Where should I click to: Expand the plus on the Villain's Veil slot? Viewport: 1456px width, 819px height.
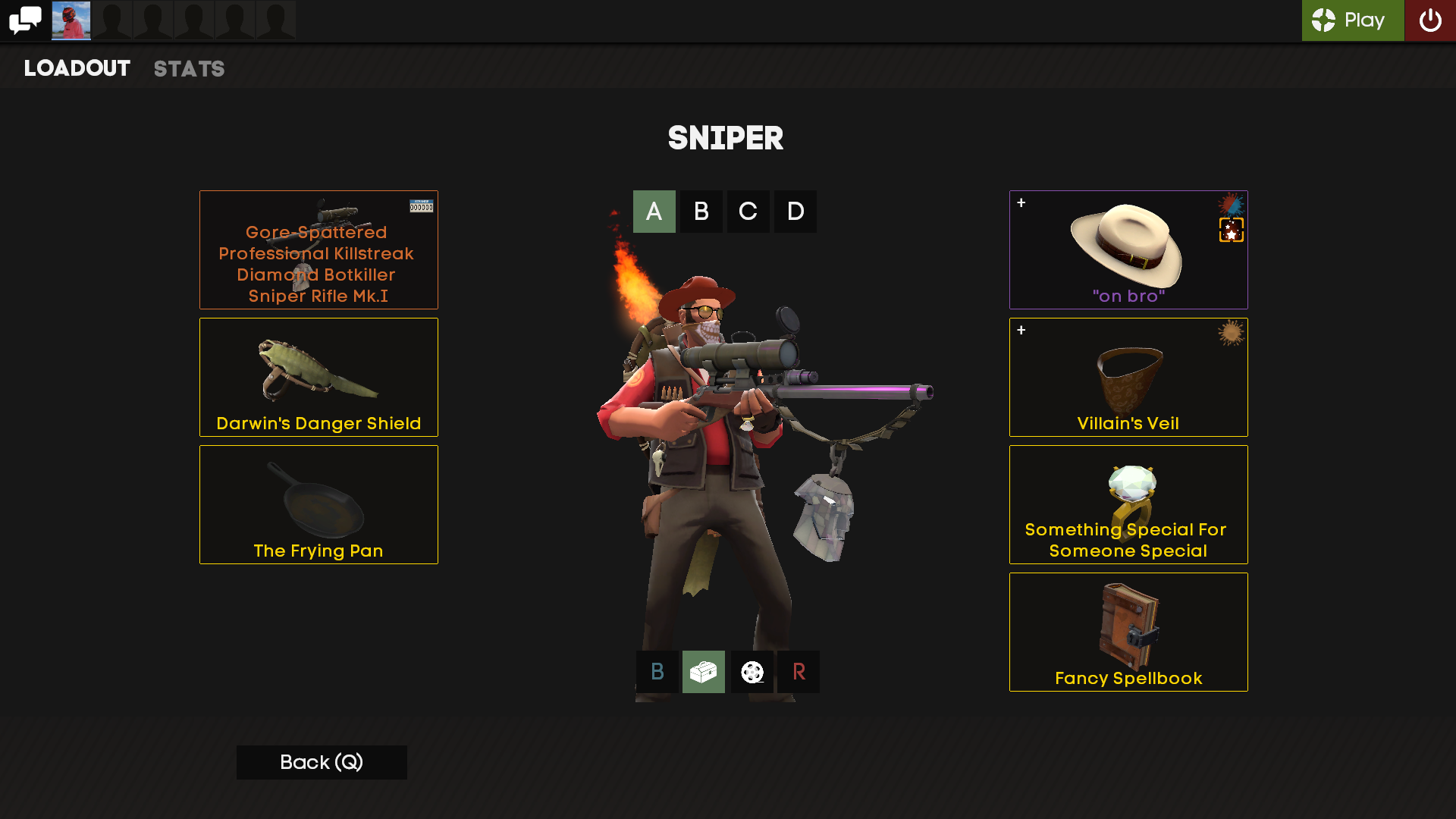1021,330
